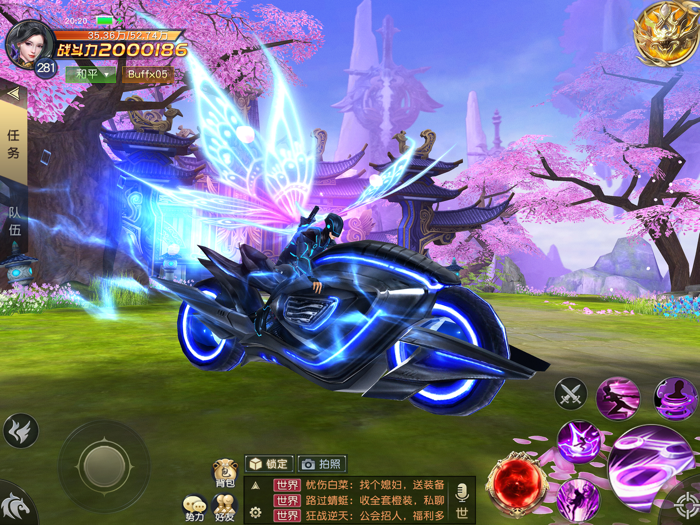The height and width of the screenshot is (525, 700).
Task: Open chat settings gear icon
Action: (256, 513)
